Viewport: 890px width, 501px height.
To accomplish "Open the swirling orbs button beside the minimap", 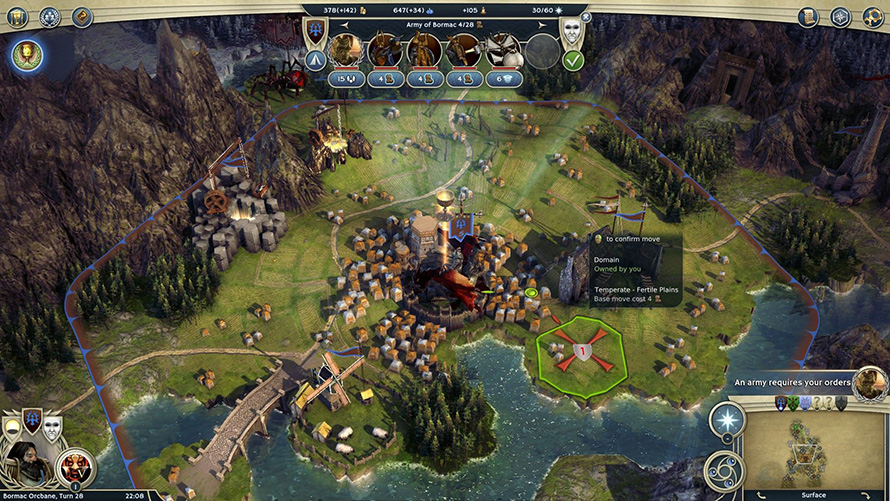I will coord(725,470).
